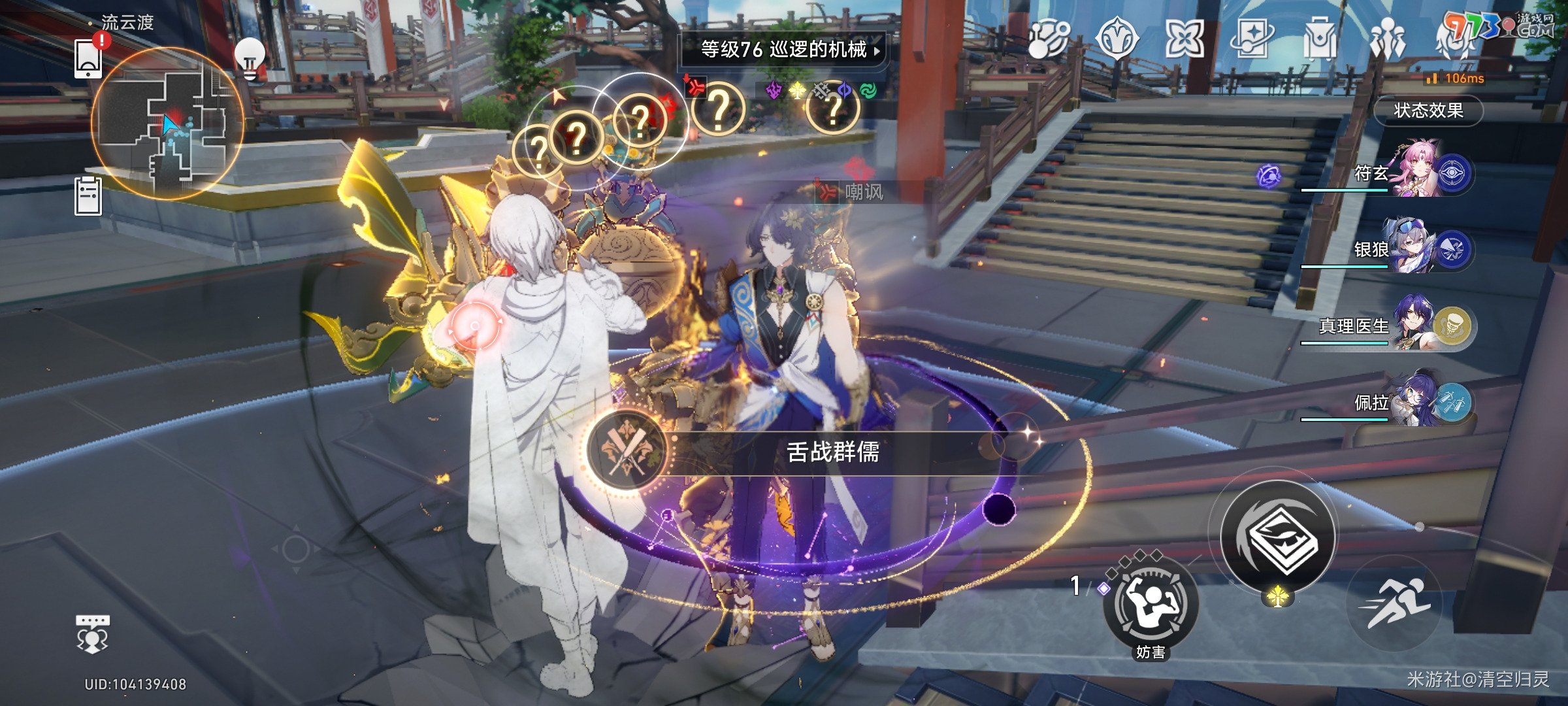Click the lightbulb hint icon
This screenshot has height=706, width=1568.
click(250, 58)
